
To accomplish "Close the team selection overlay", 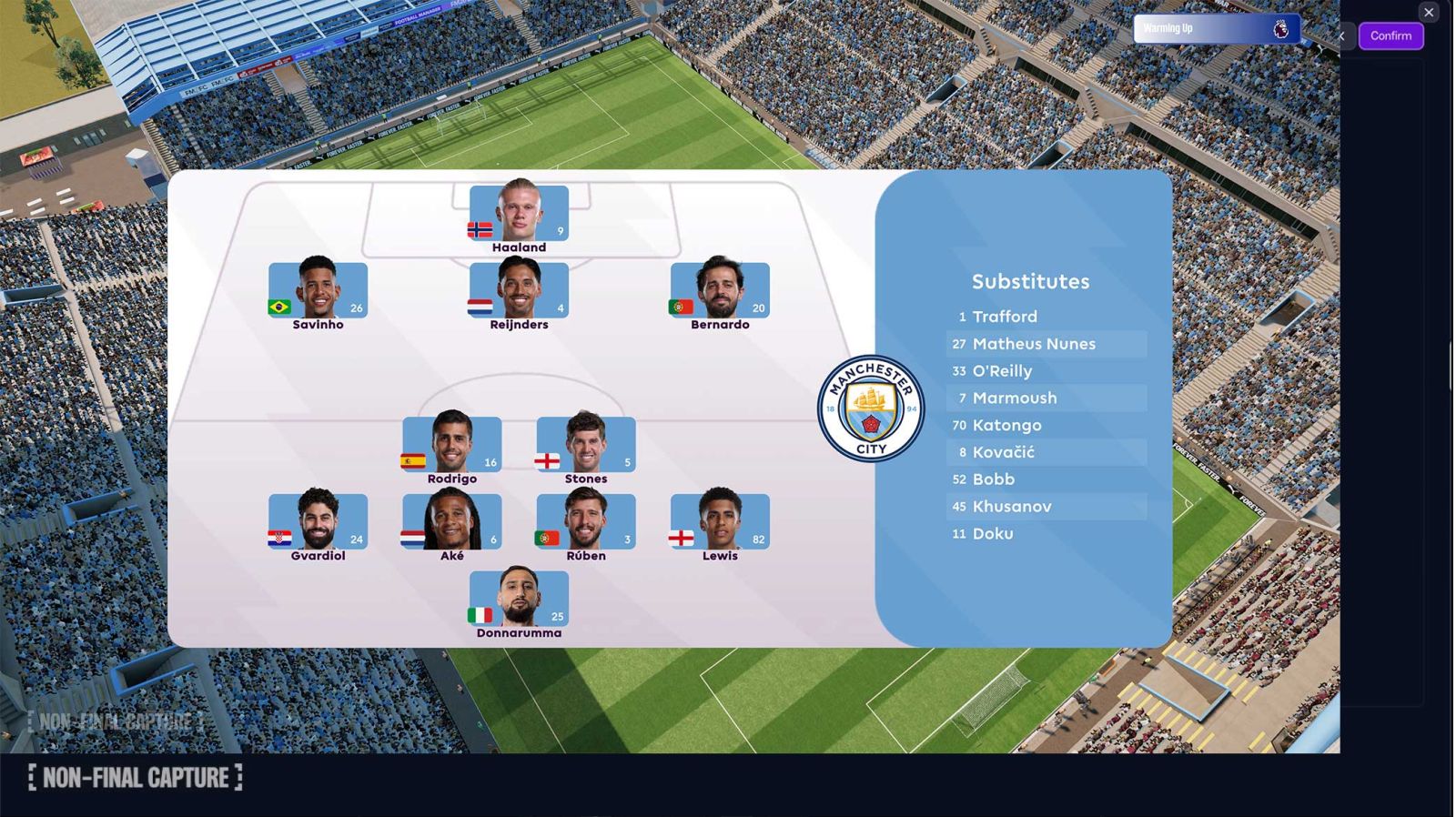I will pyautogui.click(x=1428, y=12).
